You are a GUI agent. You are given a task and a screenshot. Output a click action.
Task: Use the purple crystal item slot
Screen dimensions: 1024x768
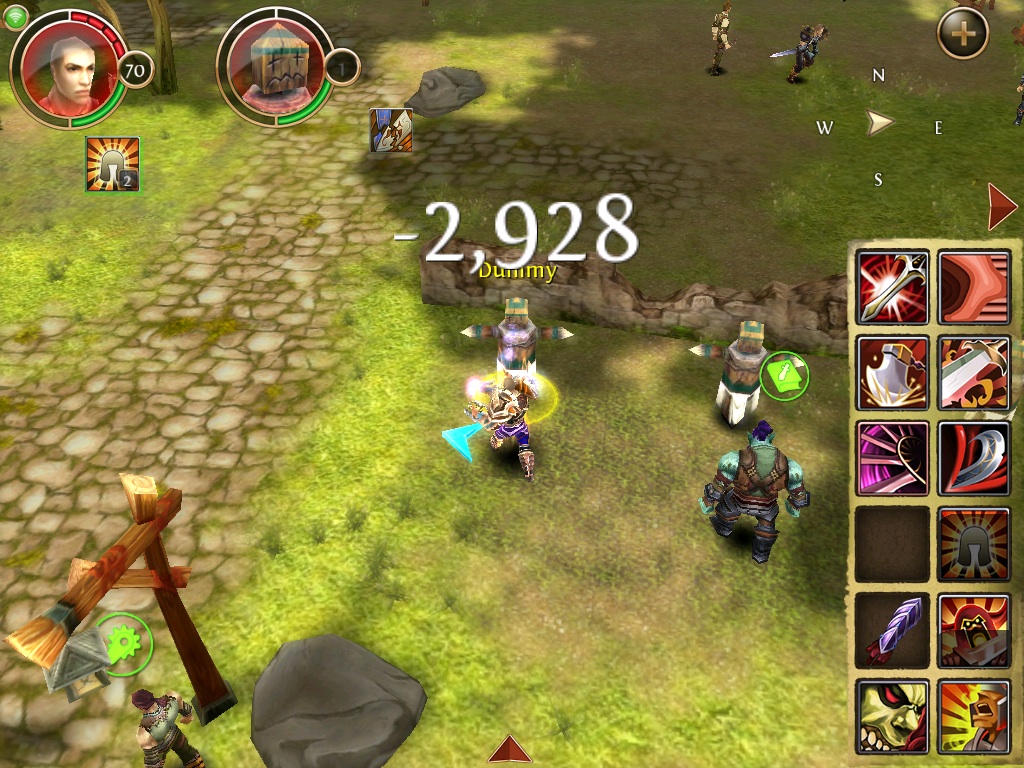point(893,630)
